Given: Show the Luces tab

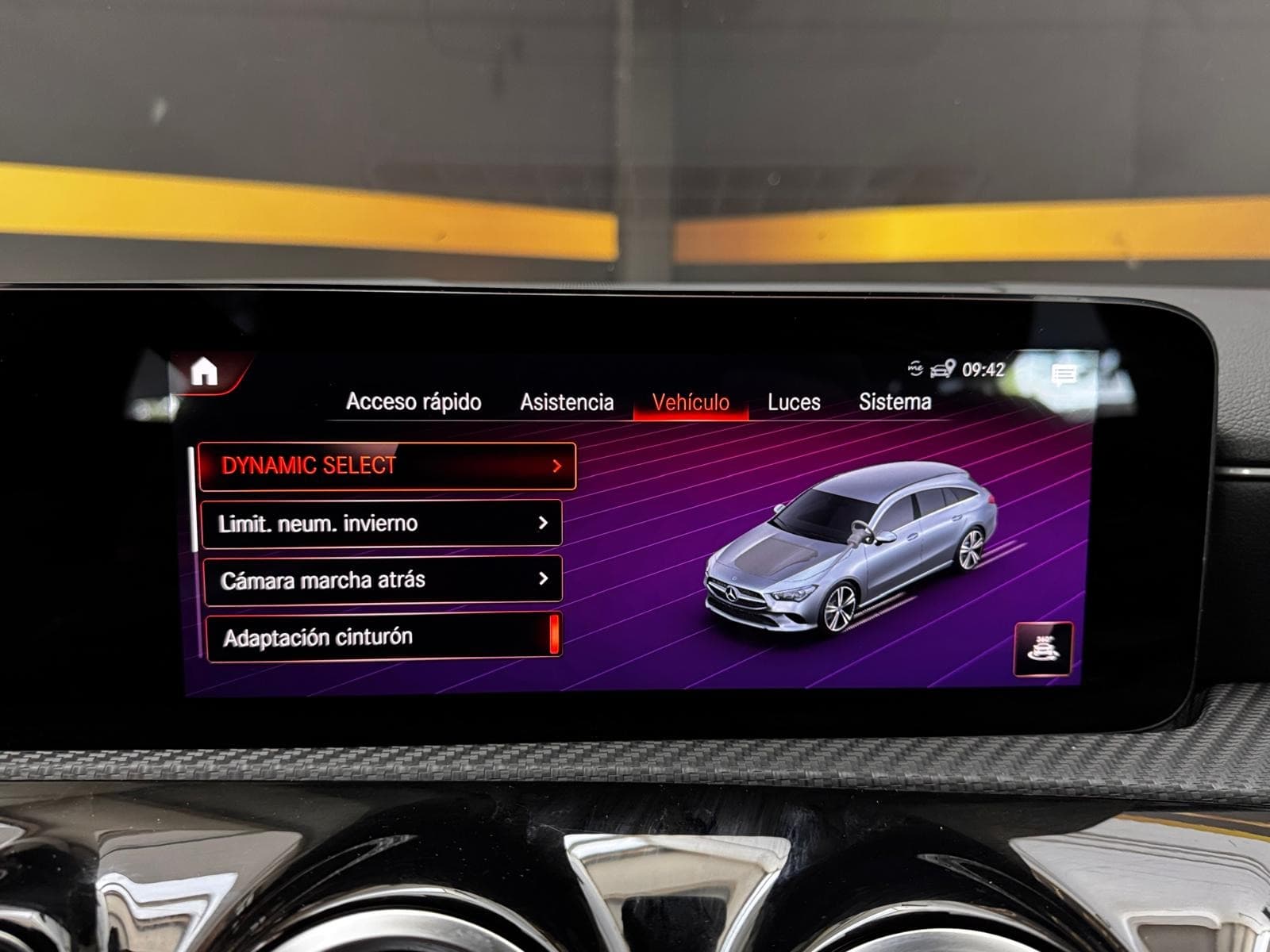Looking at the screenshot, I should pyautogui.click(x=794, y=403).
